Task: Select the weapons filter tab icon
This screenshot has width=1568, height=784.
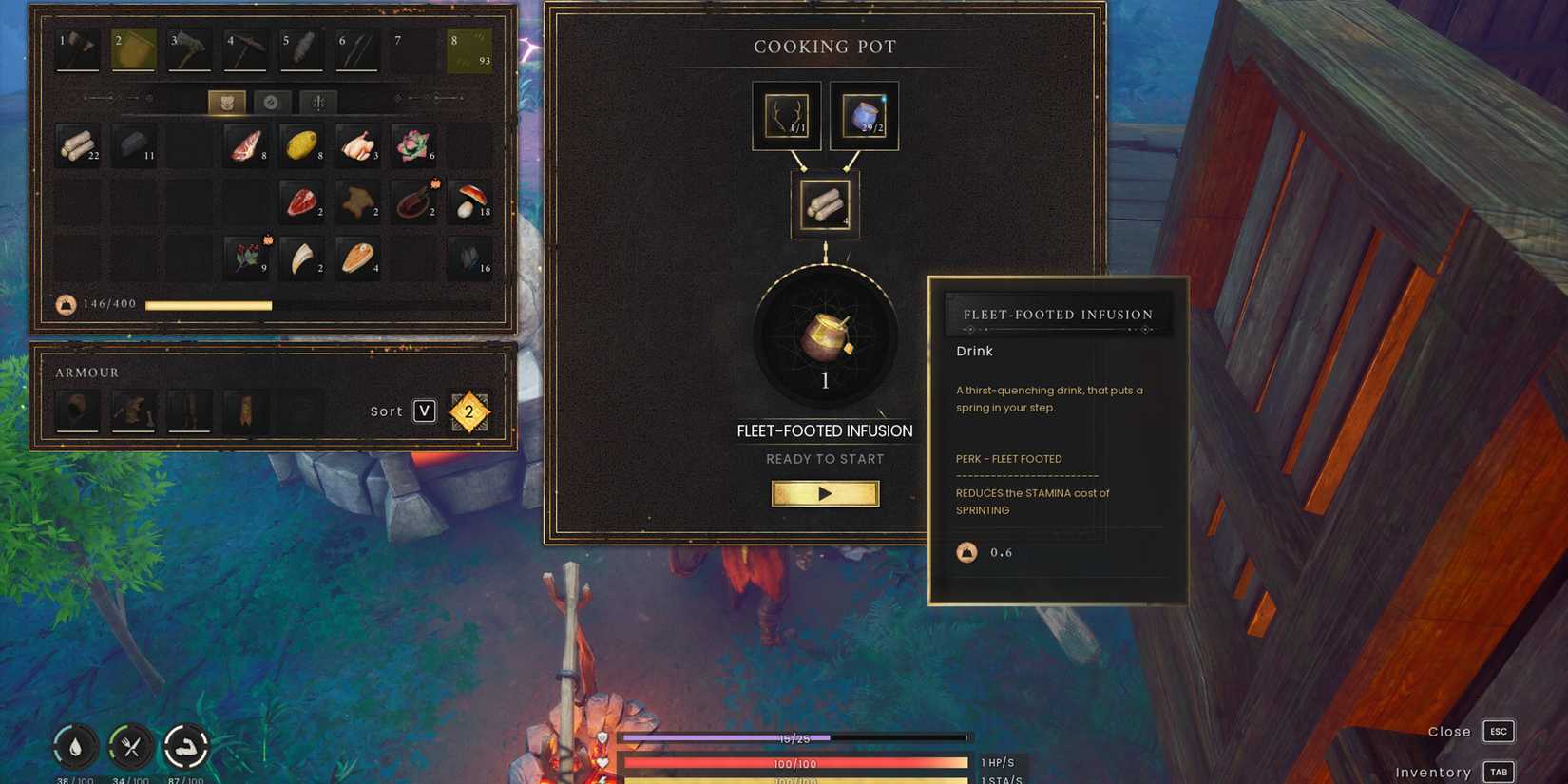Action: 317,102
